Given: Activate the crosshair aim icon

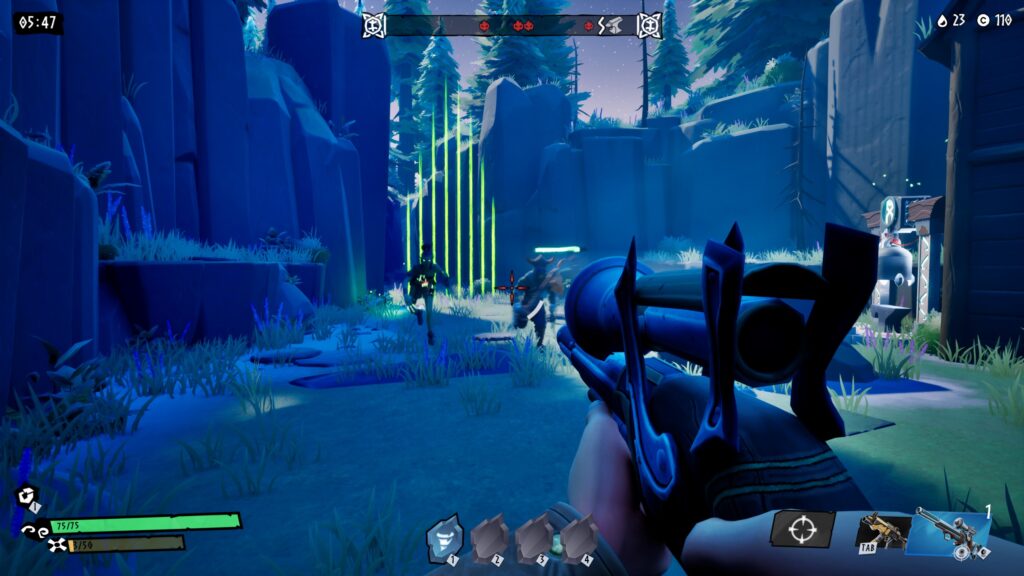Looking at the screenshot, I should 801,530.
